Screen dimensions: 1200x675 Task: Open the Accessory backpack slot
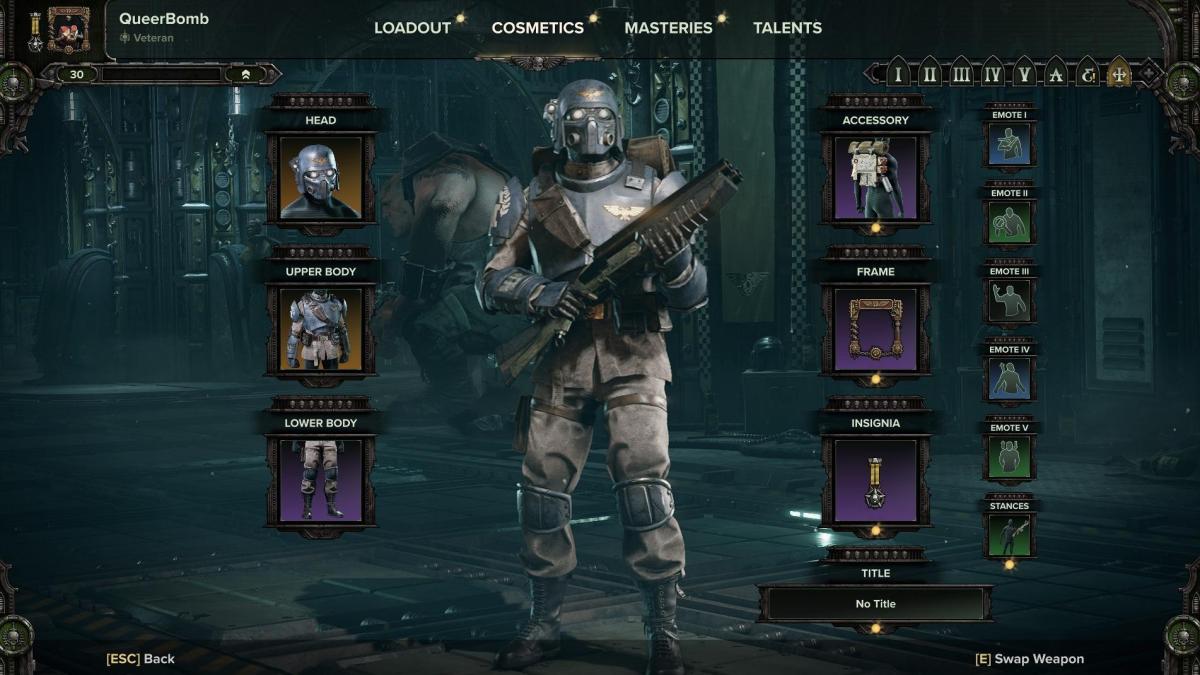point(875,178)
